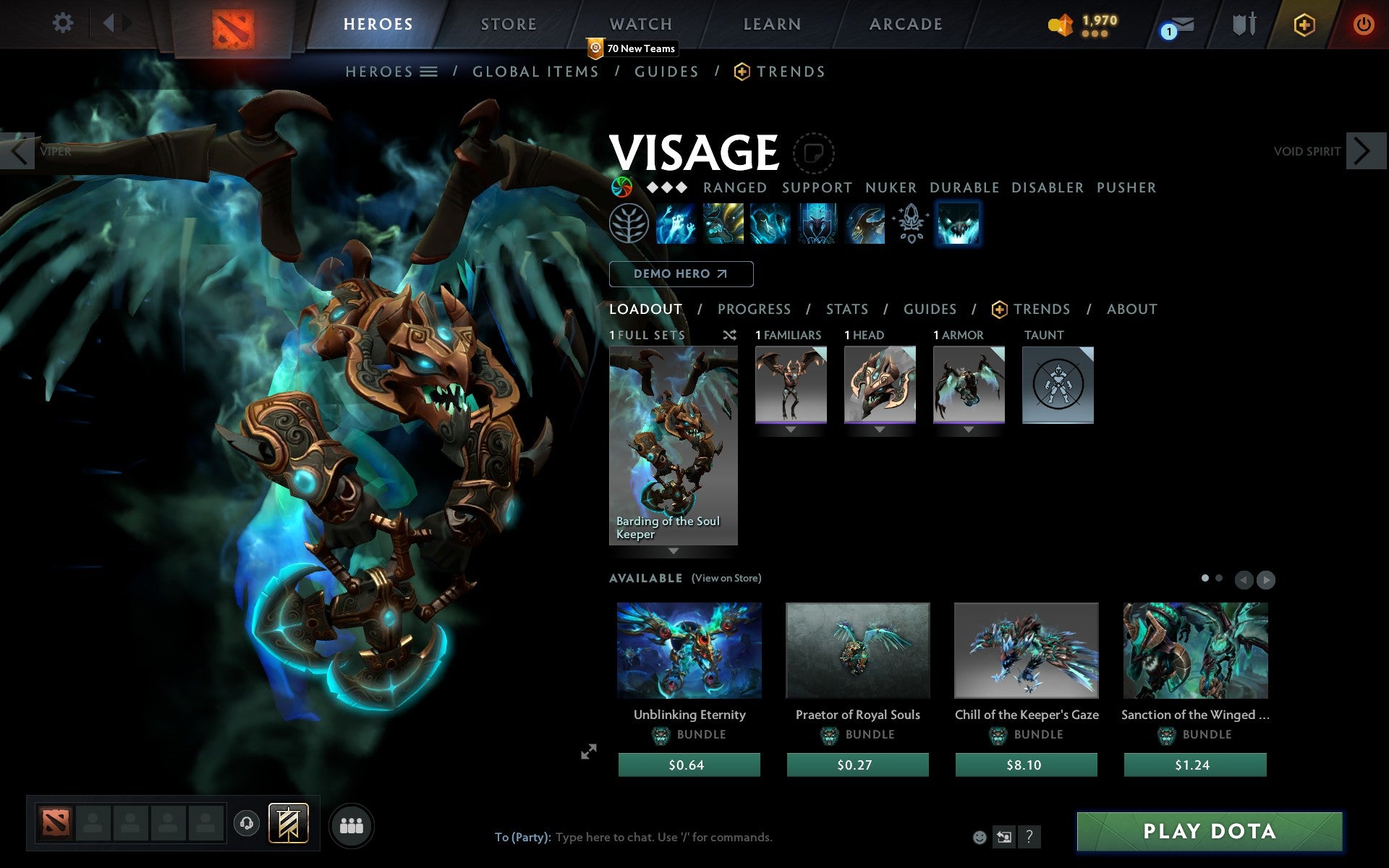Click the Summon Familiars ultimate ability icon

[x=959, y=224]
